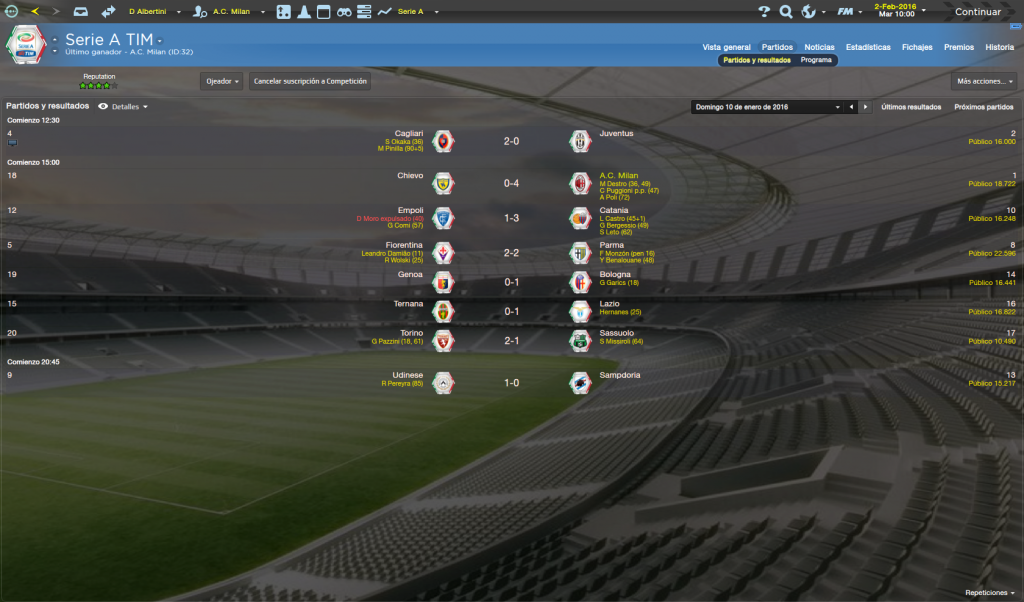Open the Premios tab
This screenshot has width=1024, height=602.
point(958,47)
